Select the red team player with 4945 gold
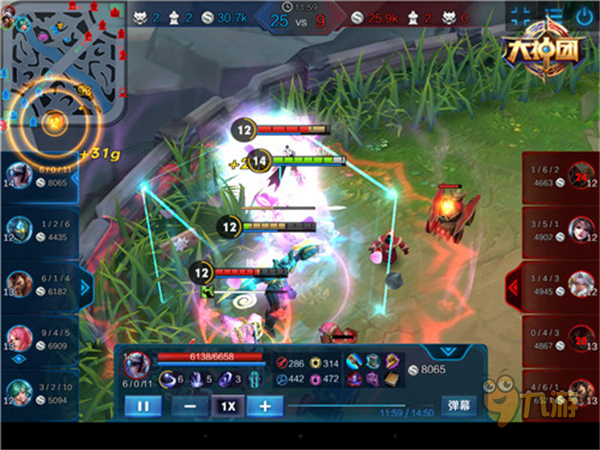 pyautogui.click(x=562, y=285)
